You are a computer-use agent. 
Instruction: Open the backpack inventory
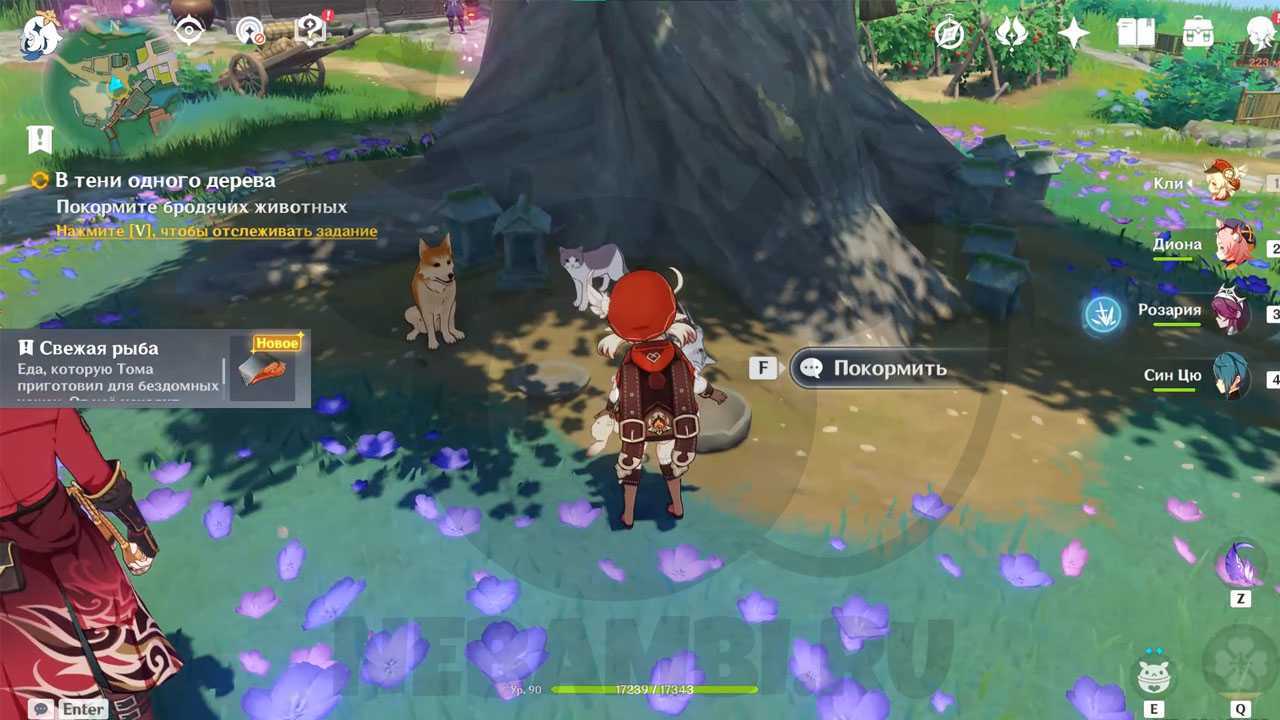point(1198,34)
